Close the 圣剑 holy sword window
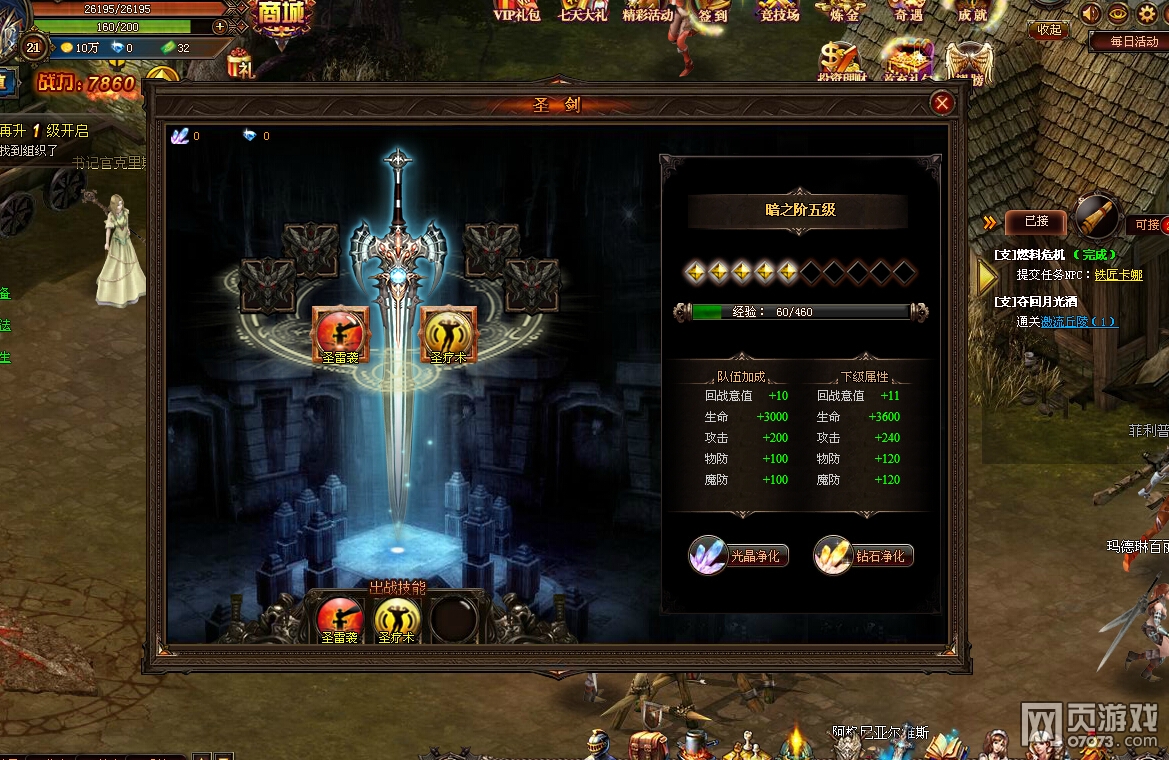The image size is (1169, 760). (941, 103)
